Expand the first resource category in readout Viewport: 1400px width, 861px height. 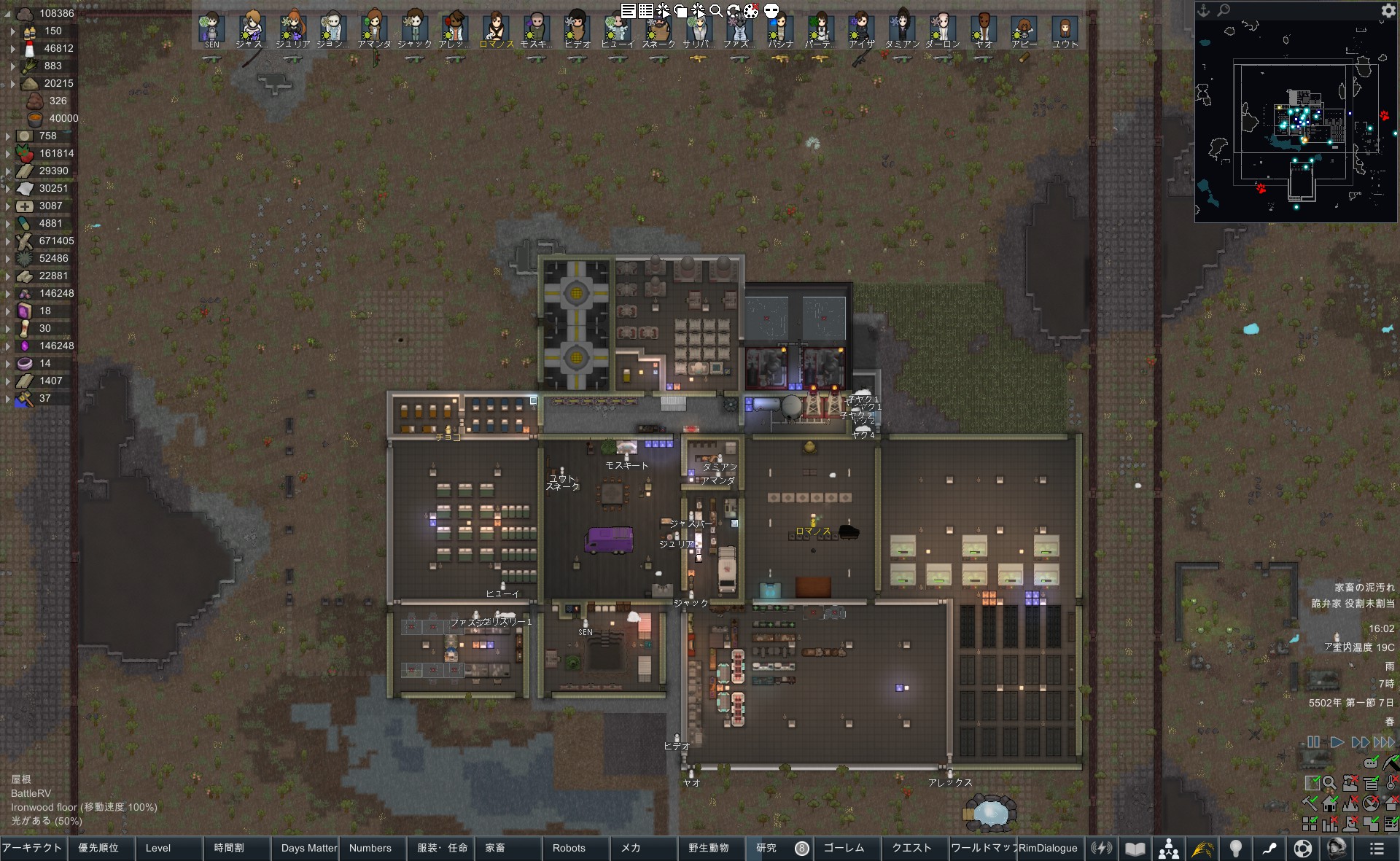tap(8, 13)
